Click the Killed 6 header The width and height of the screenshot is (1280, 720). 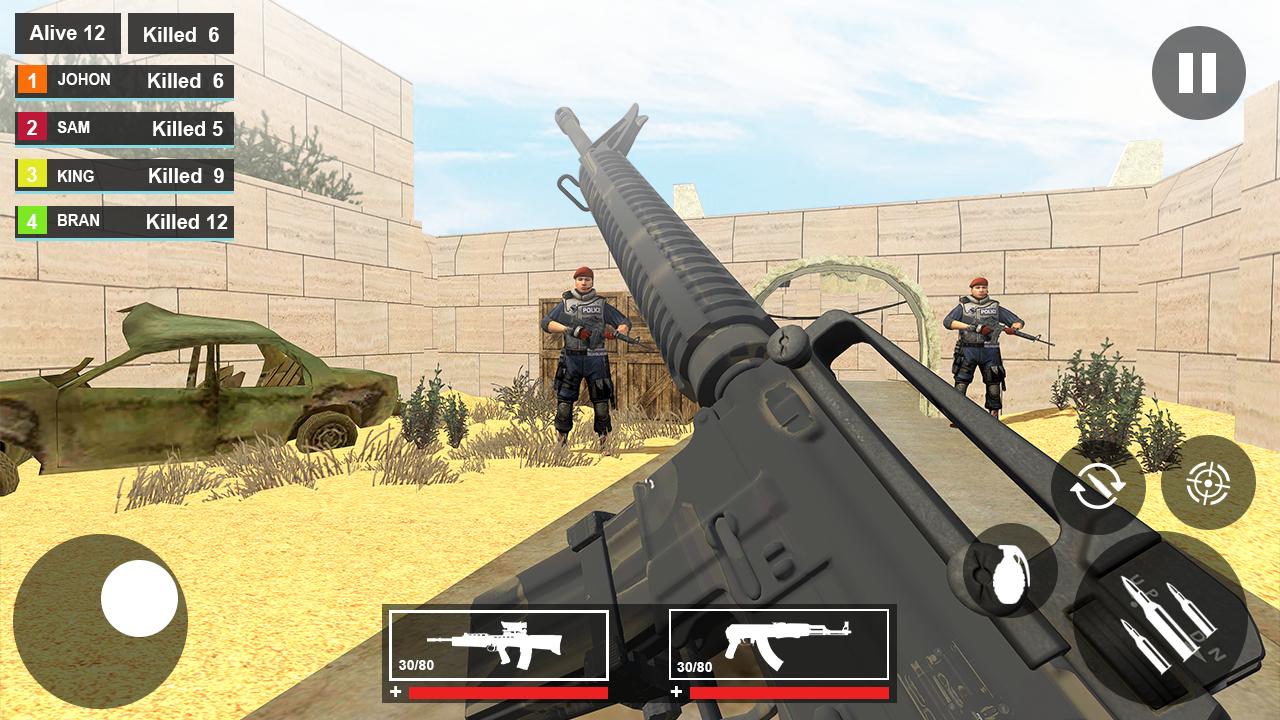[180, 34]
